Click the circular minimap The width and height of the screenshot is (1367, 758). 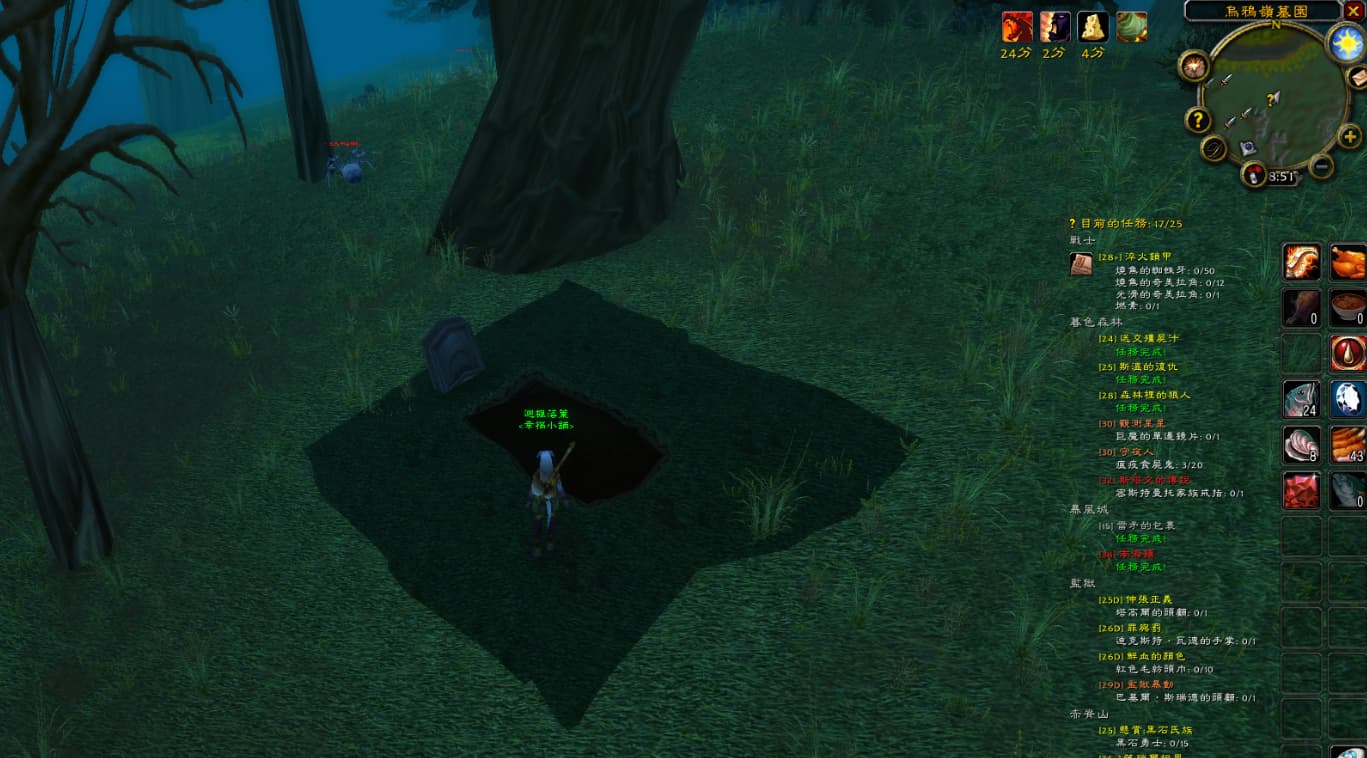(1272, 98)
